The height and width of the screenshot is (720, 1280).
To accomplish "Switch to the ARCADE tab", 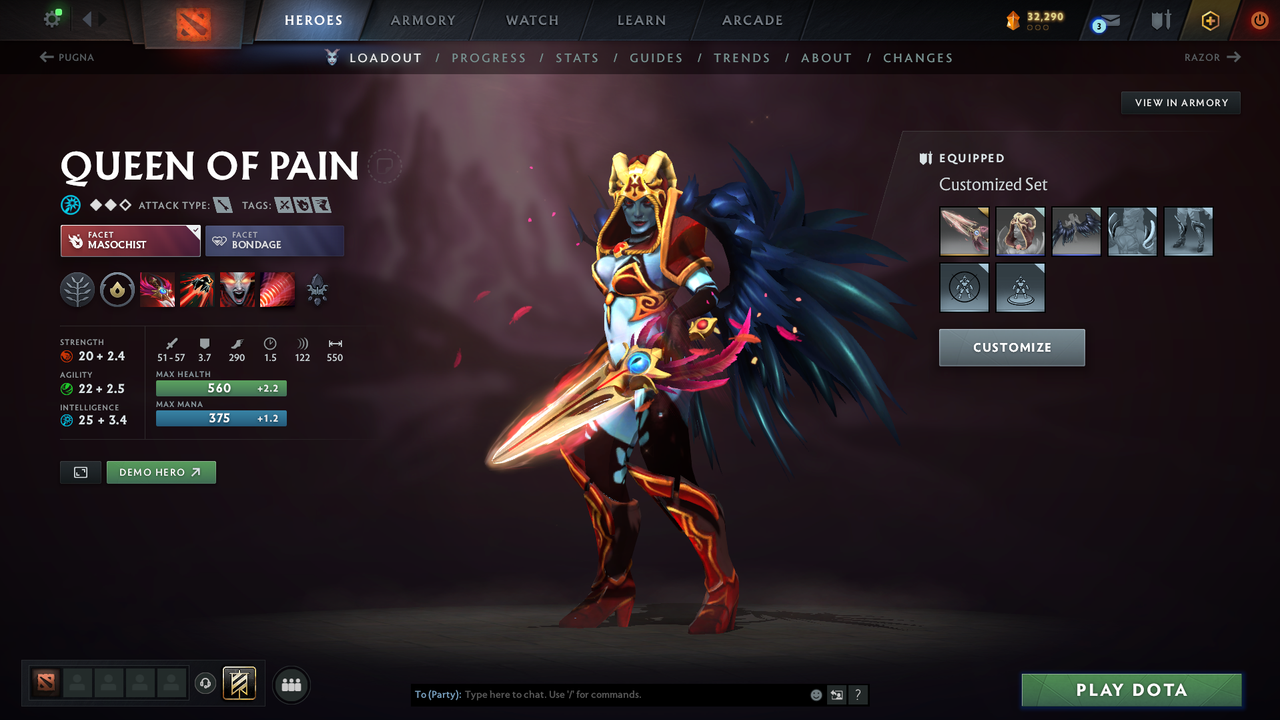I will click(751, 20).
